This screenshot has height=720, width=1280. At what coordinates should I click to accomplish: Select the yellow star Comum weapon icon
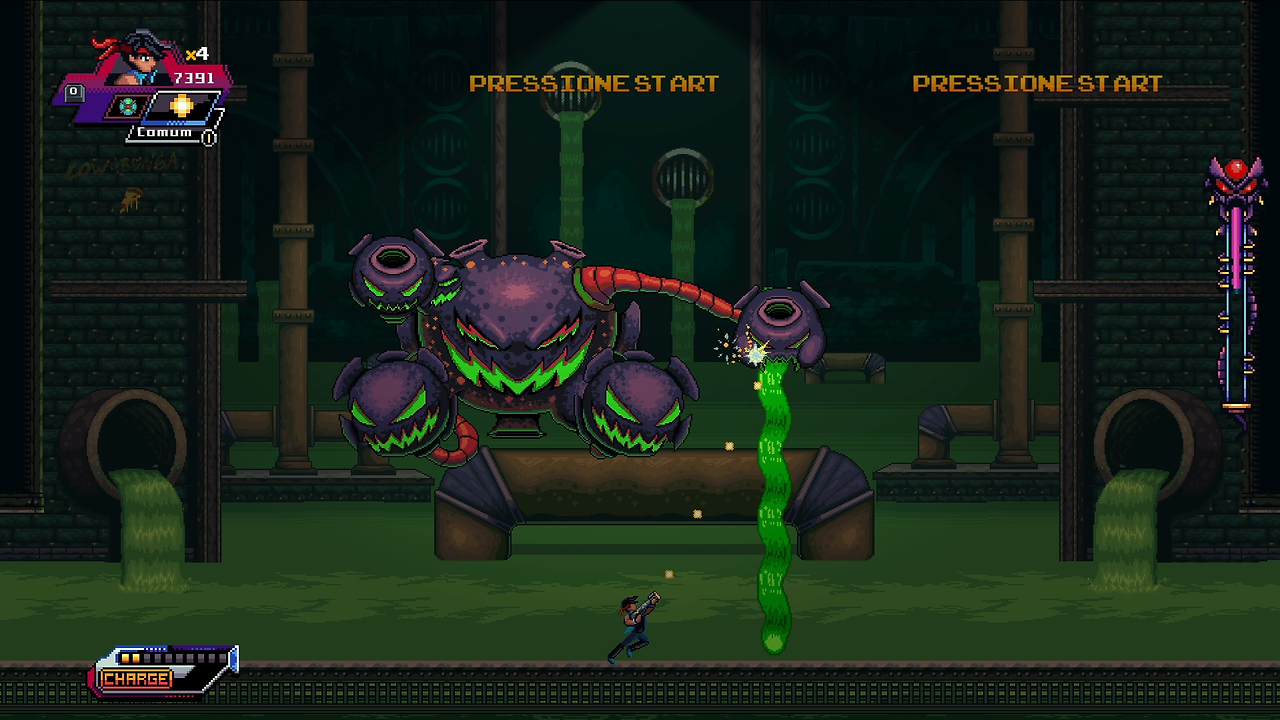(180, 104)
